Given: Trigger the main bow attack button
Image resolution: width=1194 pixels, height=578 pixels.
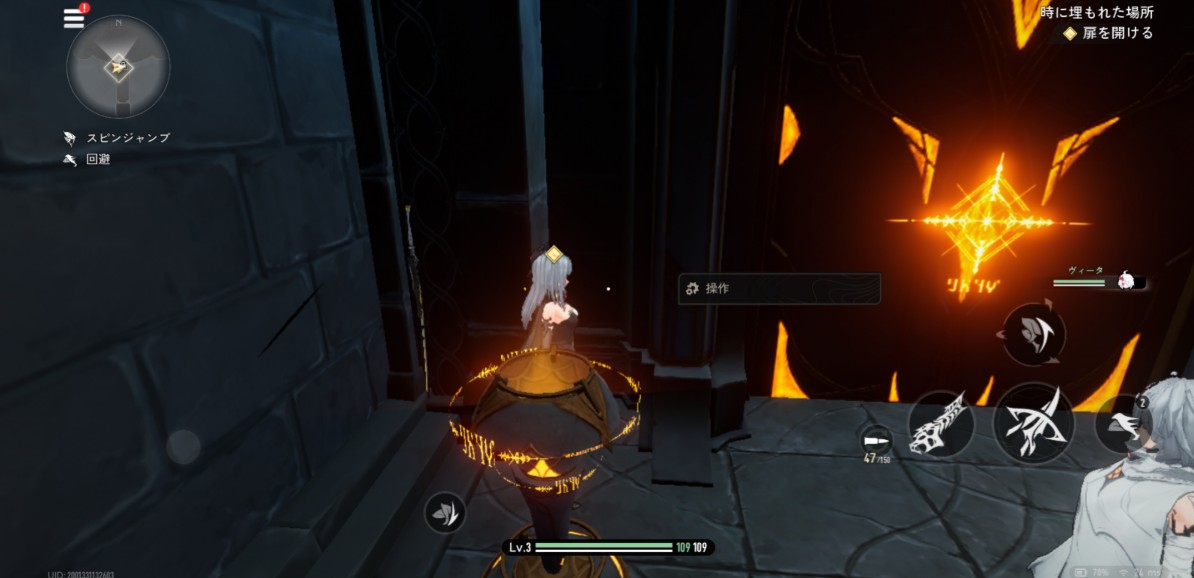Looking at the screenshot, I should pos(1033,422).
